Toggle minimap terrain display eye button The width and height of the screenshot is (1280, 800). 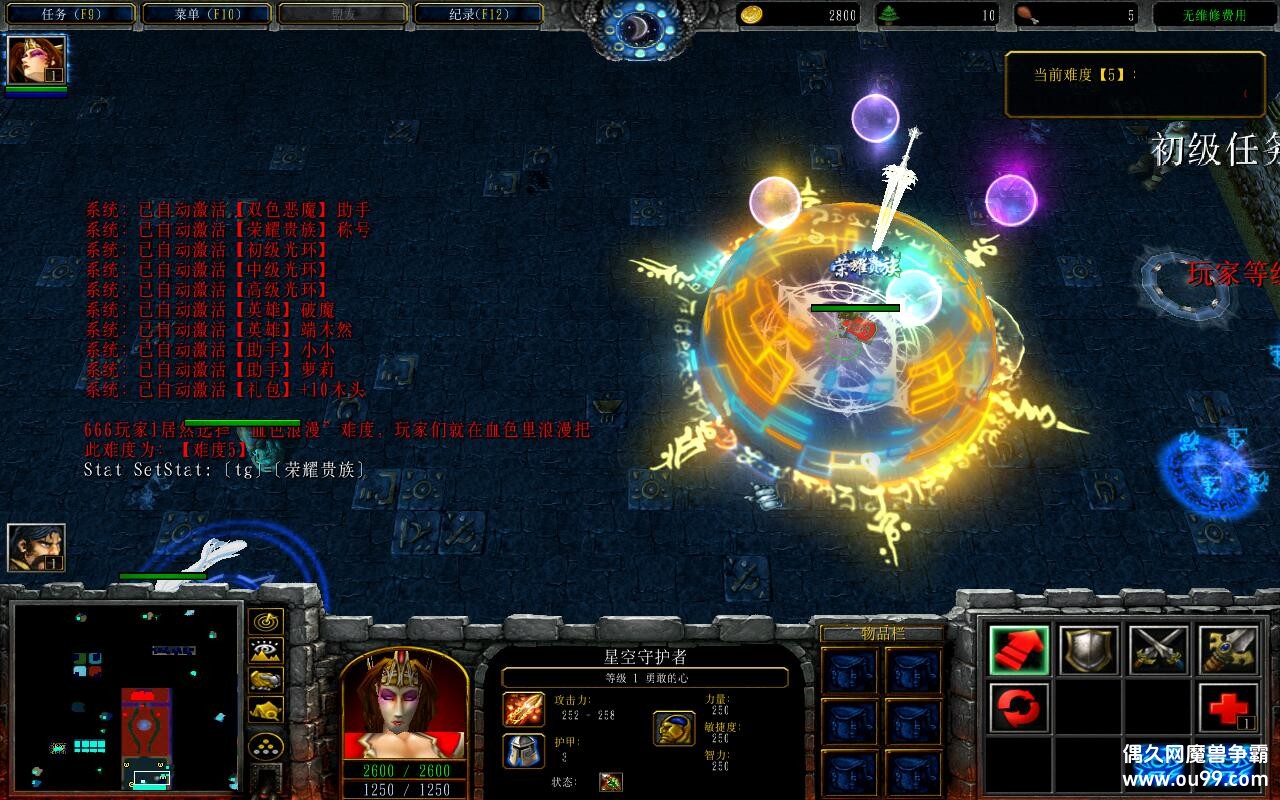[x=265, y=651]
